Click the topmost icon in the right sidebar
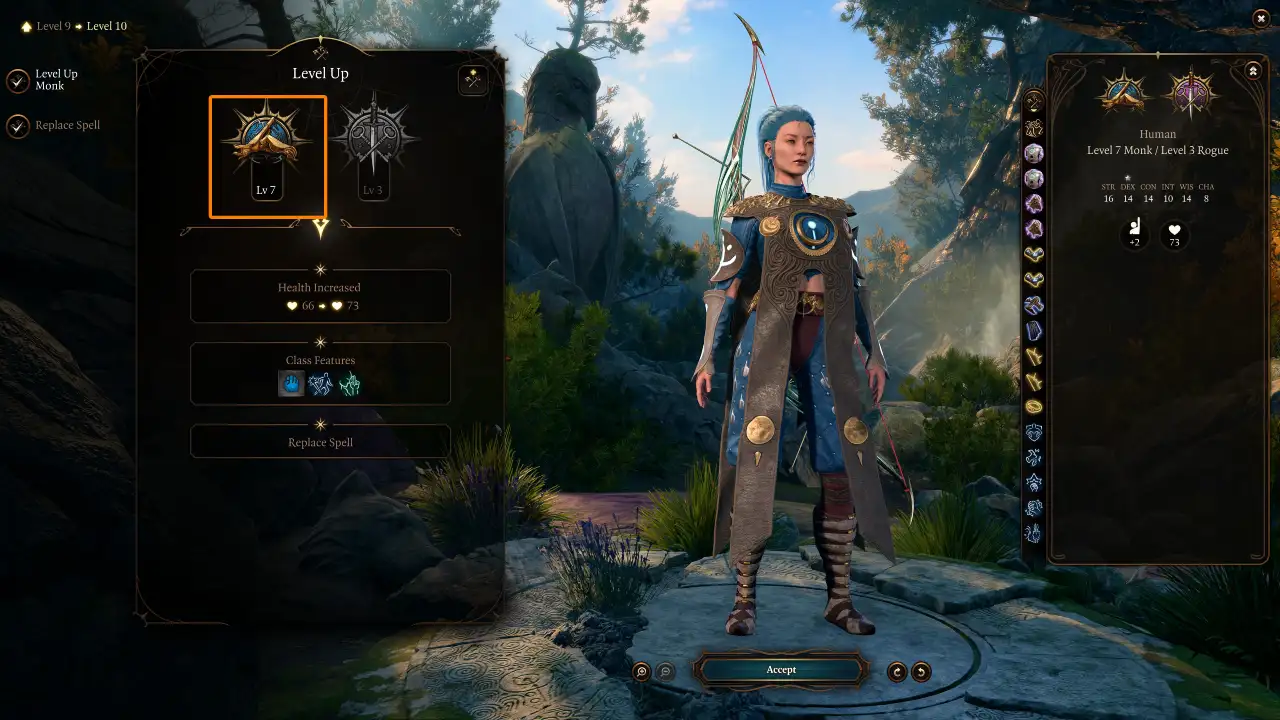The image size is (1280, 720). [1034, 100]
